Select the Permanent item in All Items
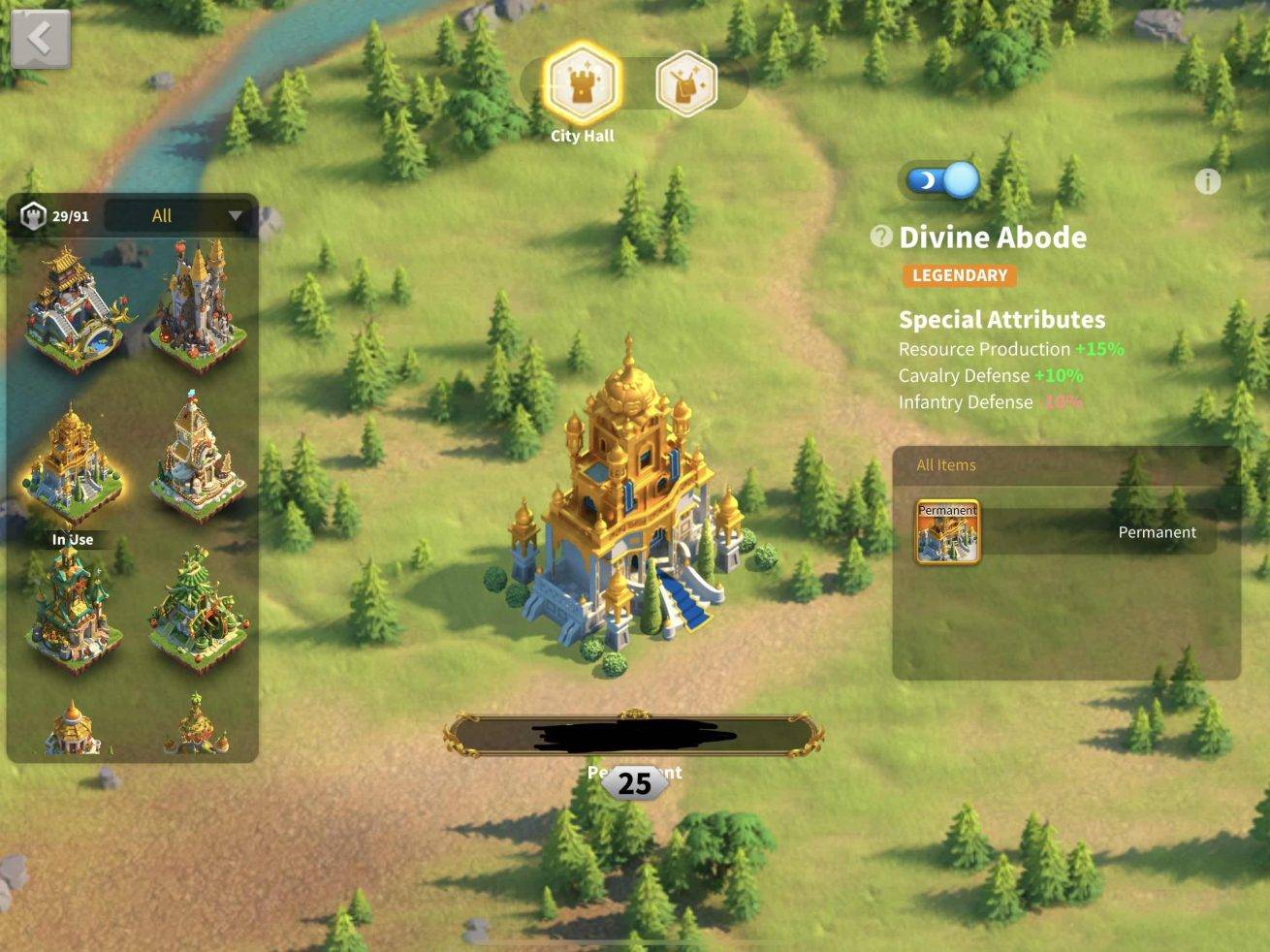The image size is (1270, 952). point(947,532)
